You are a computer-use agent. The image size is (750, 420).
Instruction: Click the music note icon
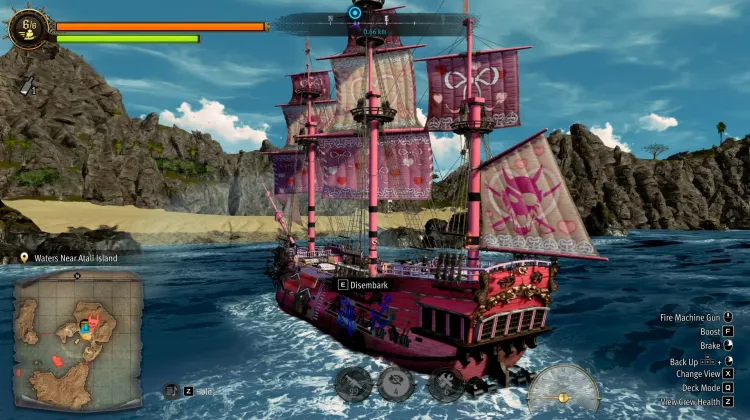tap(171, 391)
